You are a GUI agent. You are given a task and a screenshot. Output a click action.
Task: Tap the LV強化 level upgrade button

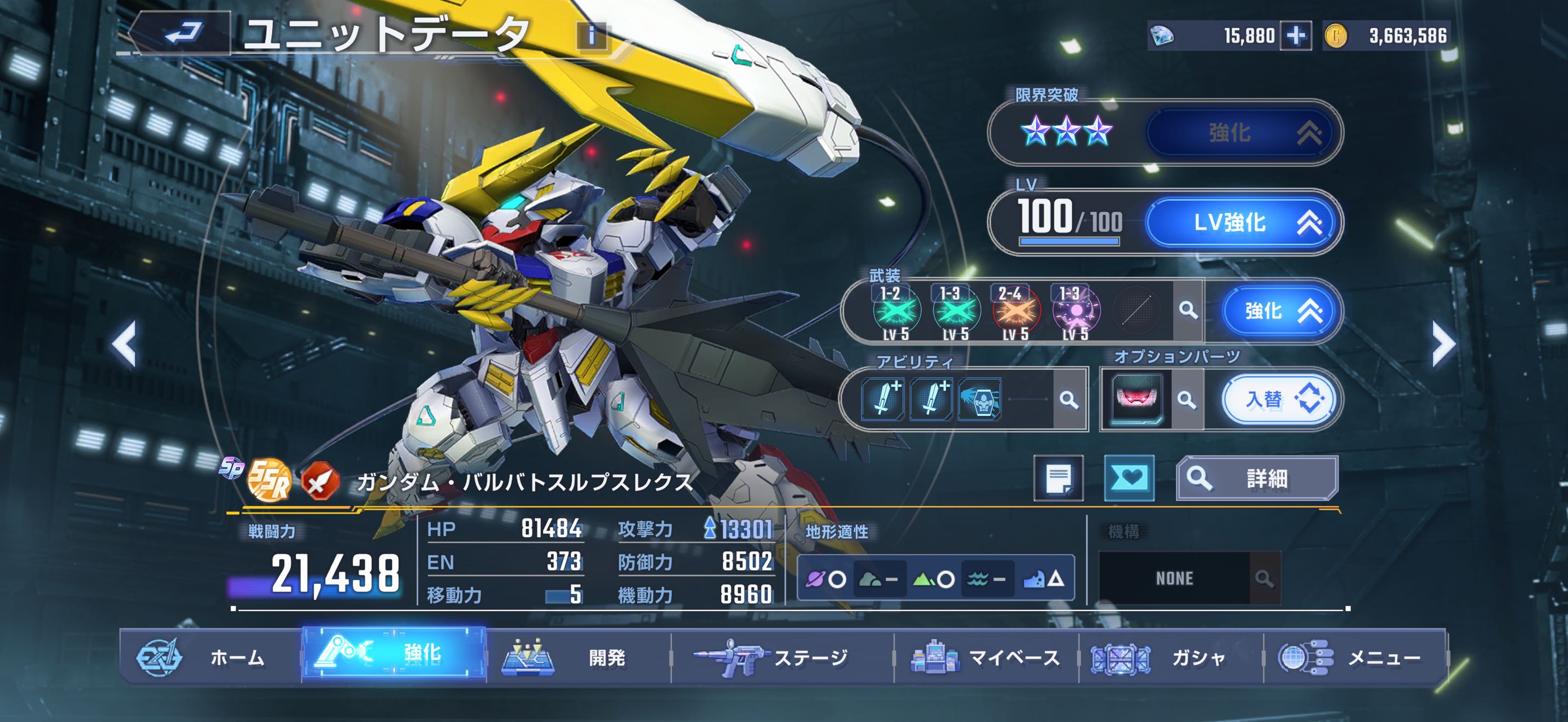1241,223
